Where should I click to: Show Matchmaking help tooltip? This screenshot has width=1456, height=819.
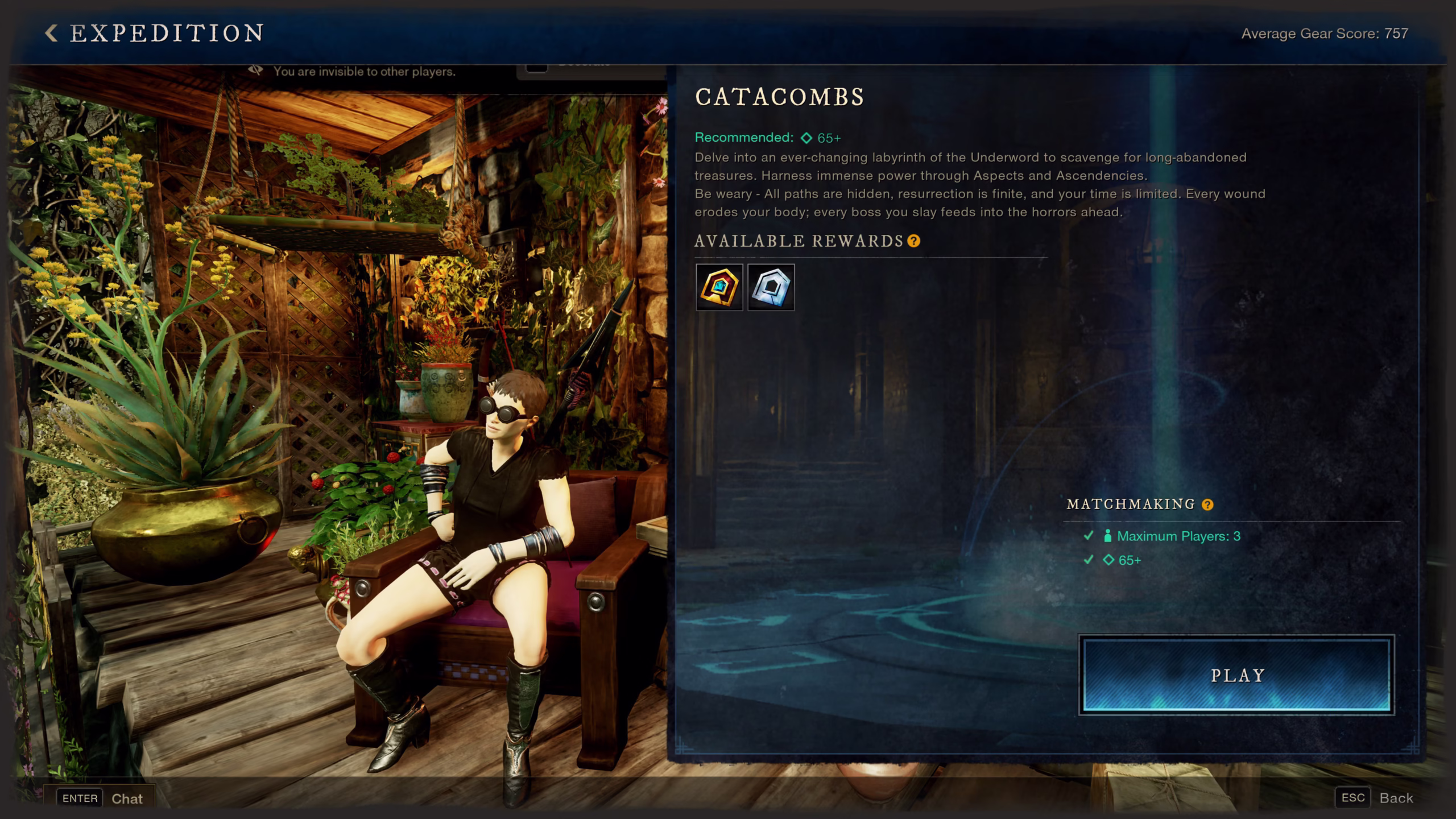[x=1207, y=504]
